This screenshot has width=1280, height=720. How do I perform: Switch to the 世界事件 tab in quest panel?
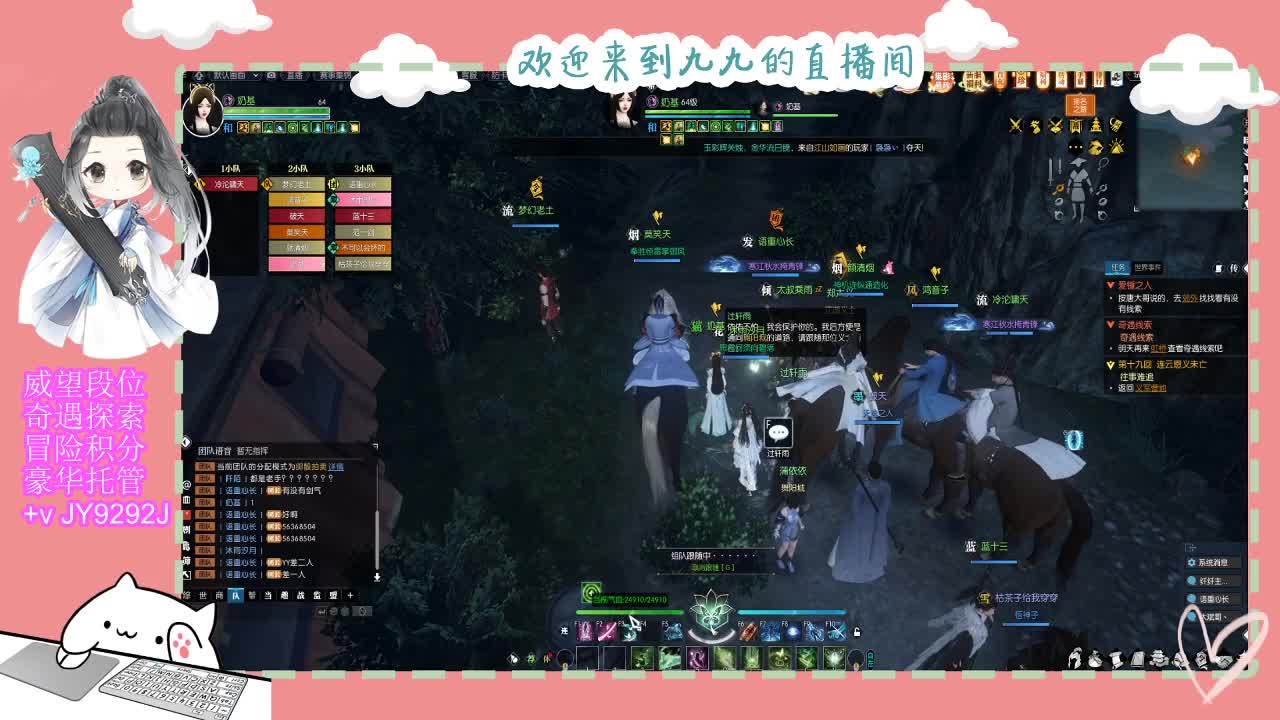tap(1148, 268)
